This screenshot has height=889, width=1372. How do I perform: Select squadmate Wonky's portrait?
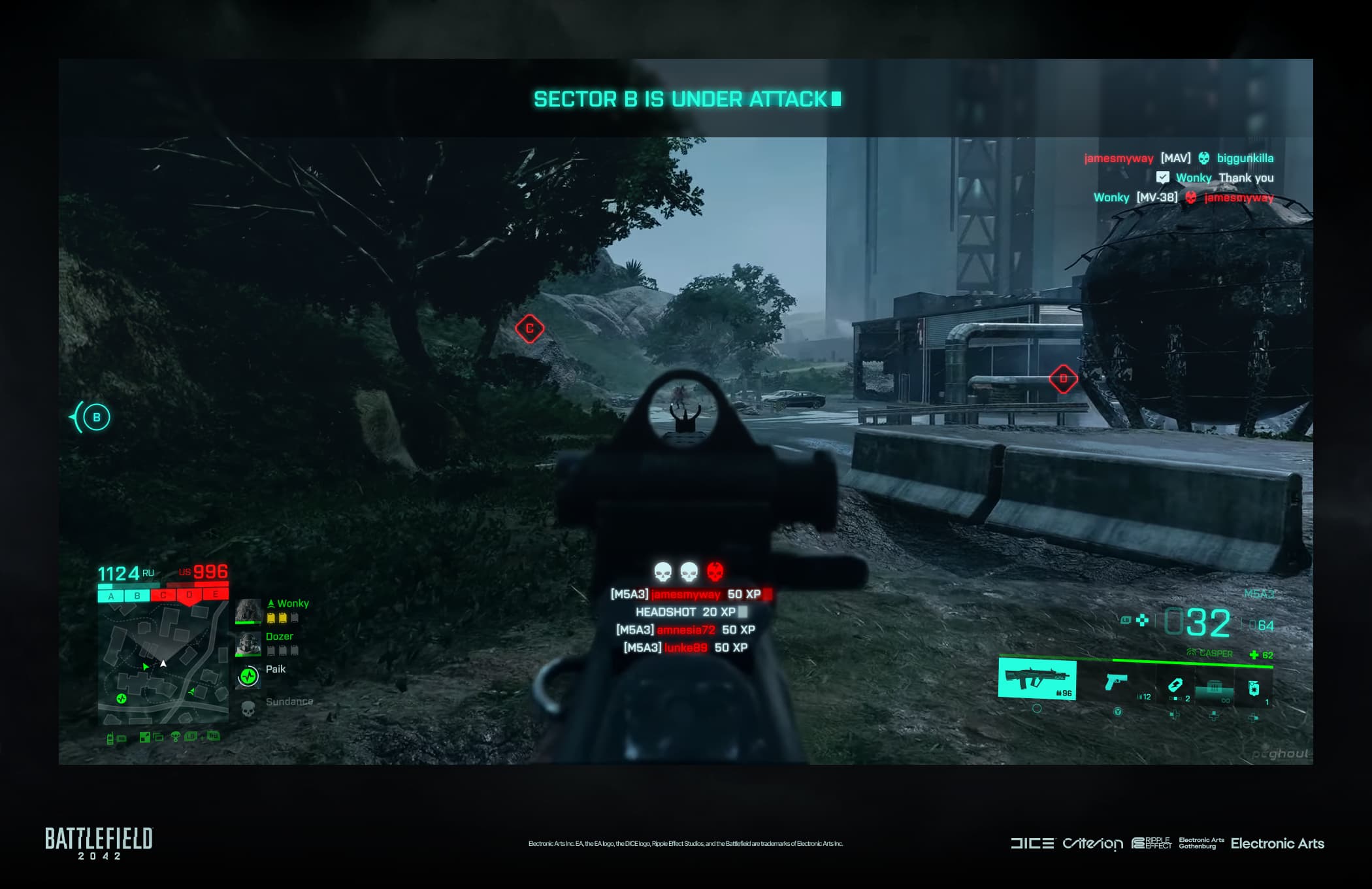(x=248, y=611)
